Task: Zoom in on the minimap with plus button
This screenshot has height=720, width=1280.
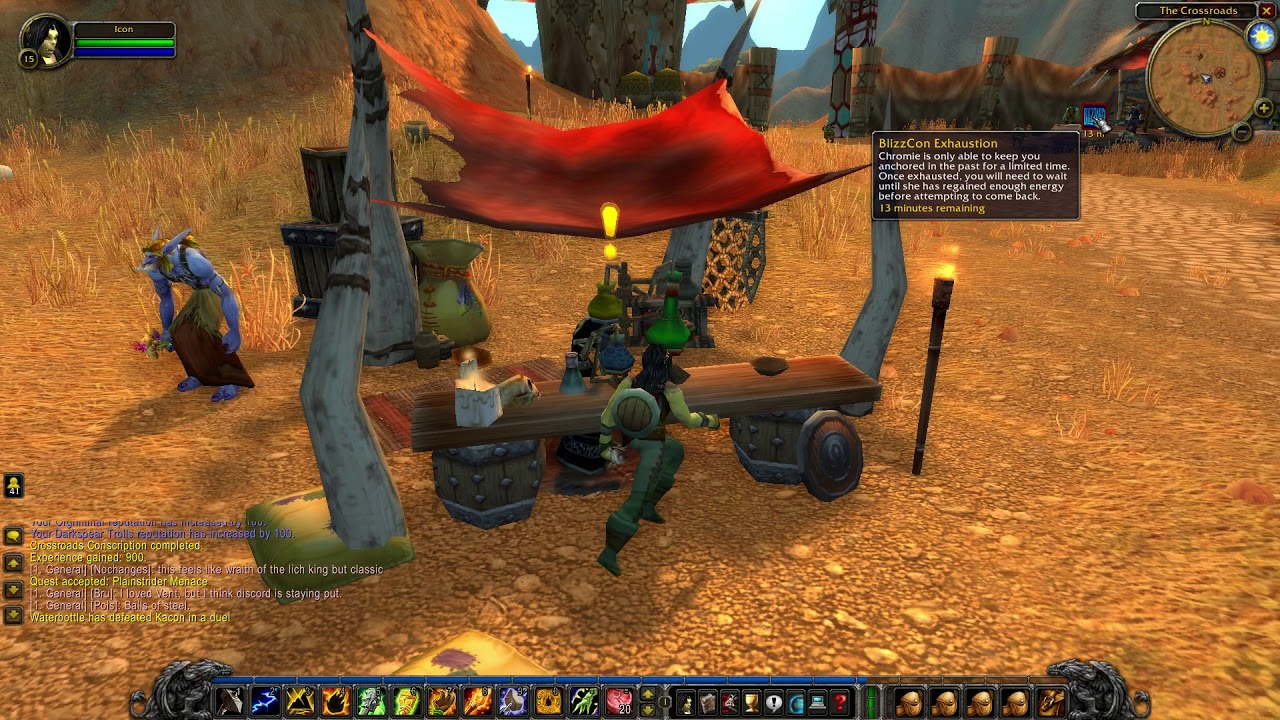Action: click(x=1264, y=108)
